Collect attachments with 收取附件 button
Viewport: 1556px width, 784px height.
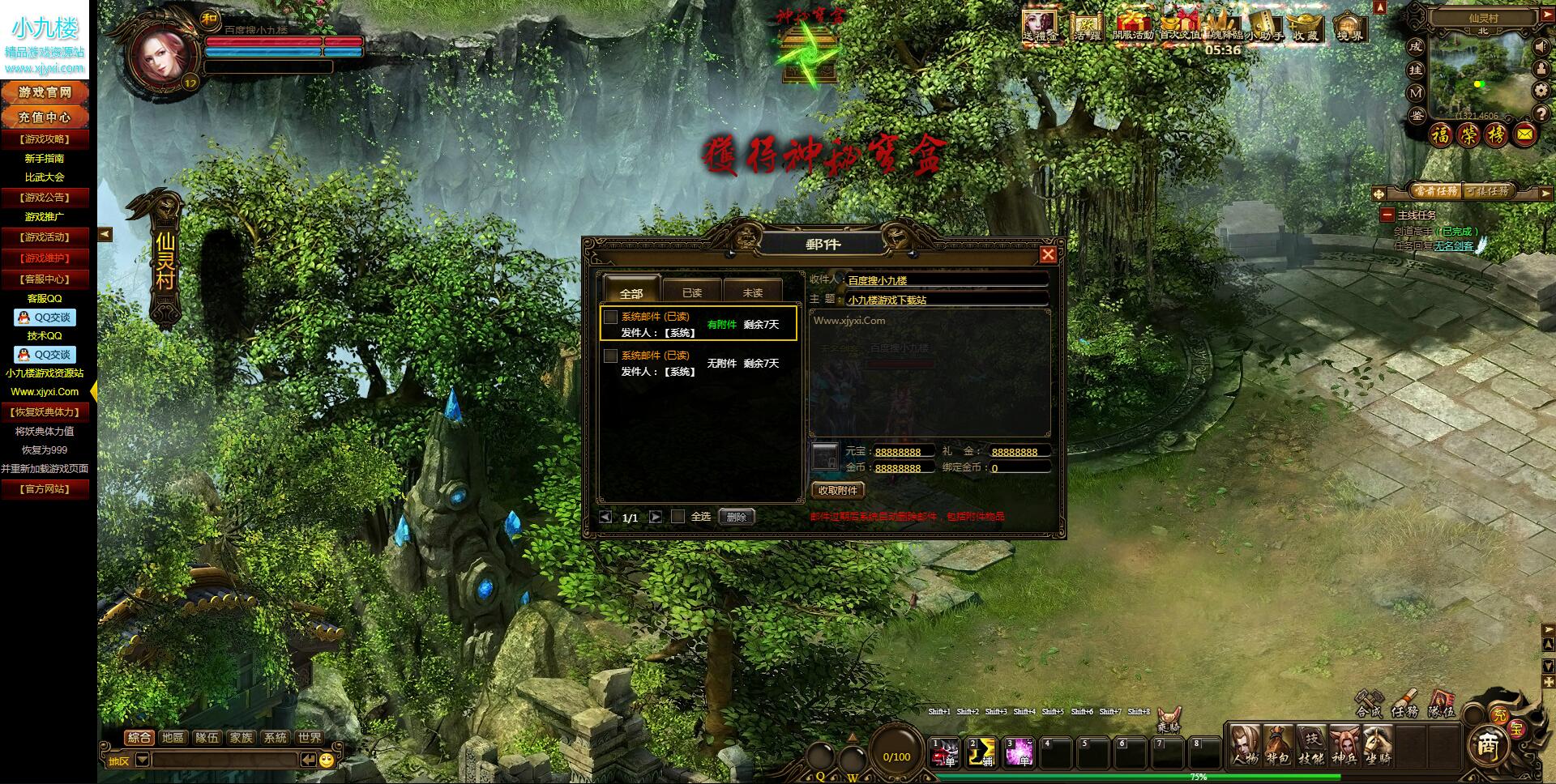coord(838,490)
